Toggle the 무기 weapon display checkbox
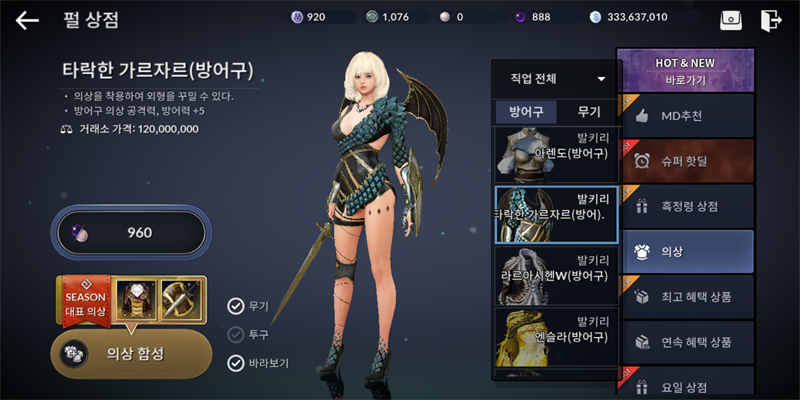 236,306
